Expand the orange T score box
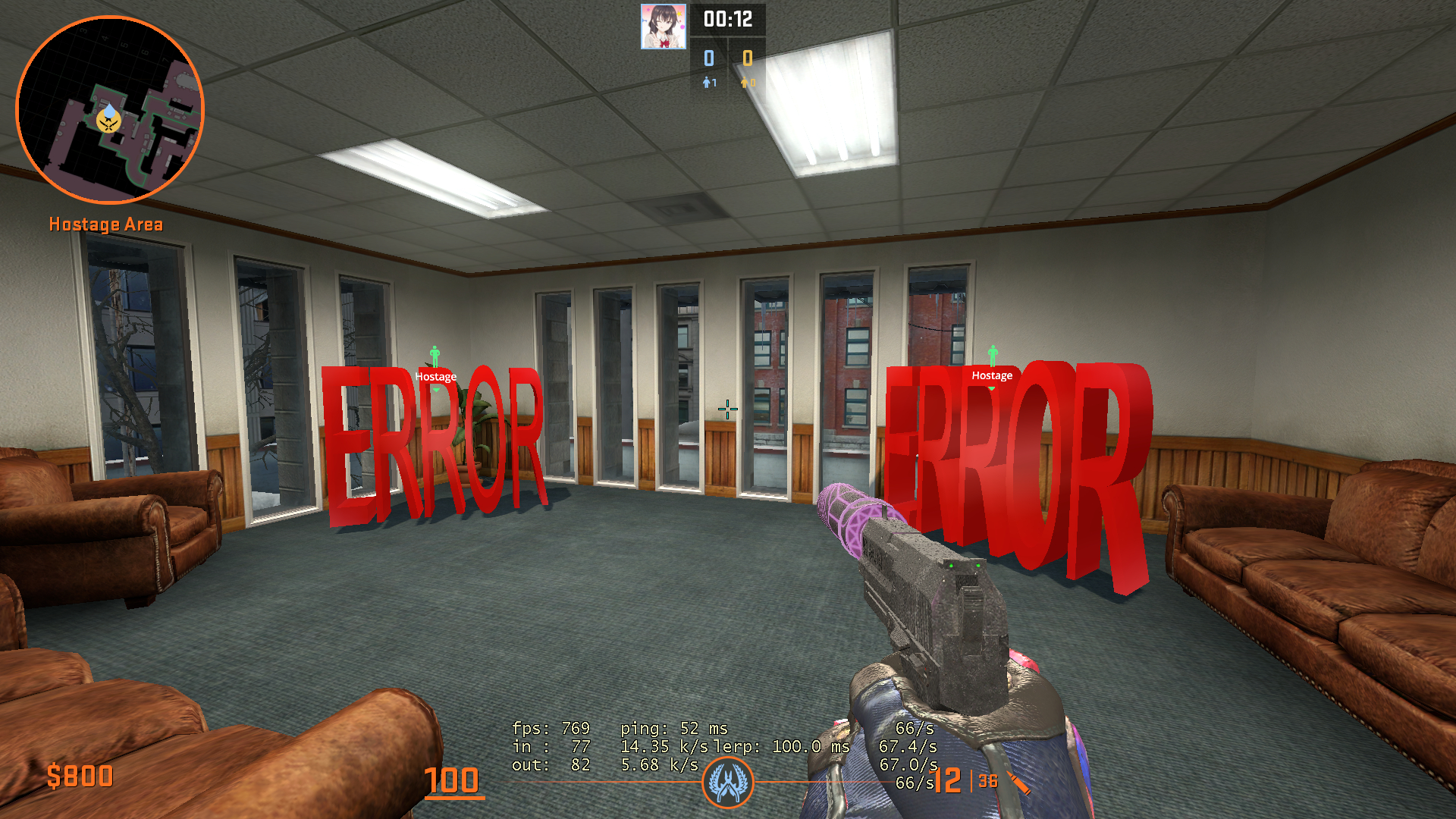Image resolution: width=1456 pixels, height=819 pixels. pos(746,56)
